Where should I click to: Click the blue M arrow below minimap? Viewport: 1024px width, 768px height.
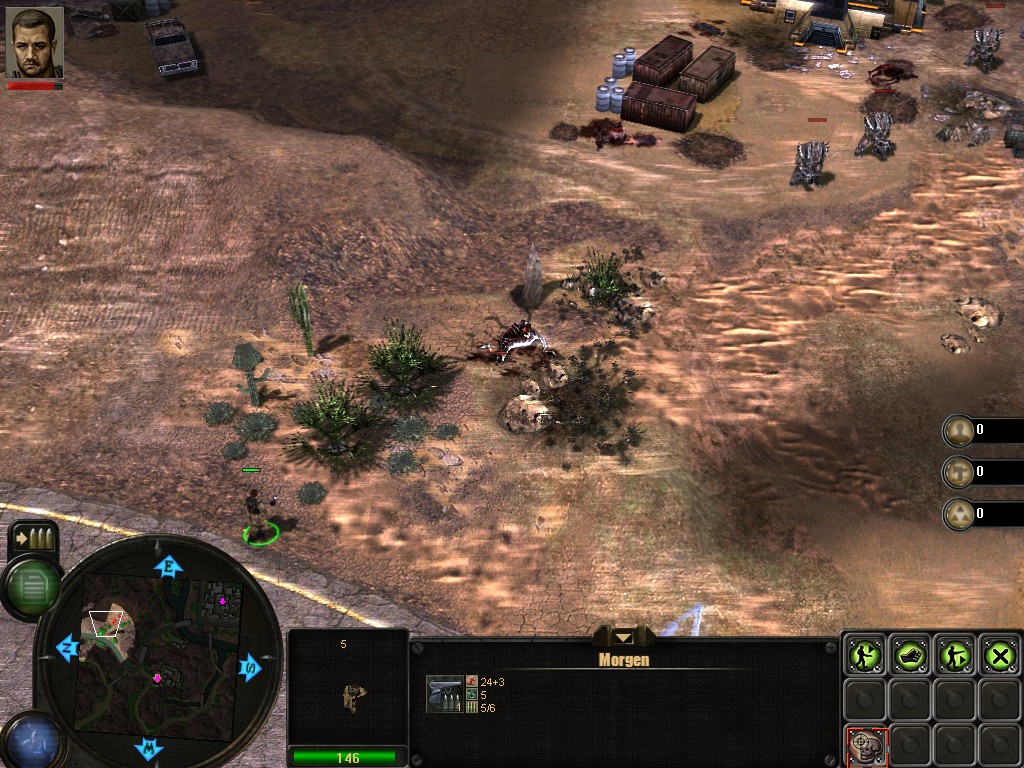pos(149,747)
